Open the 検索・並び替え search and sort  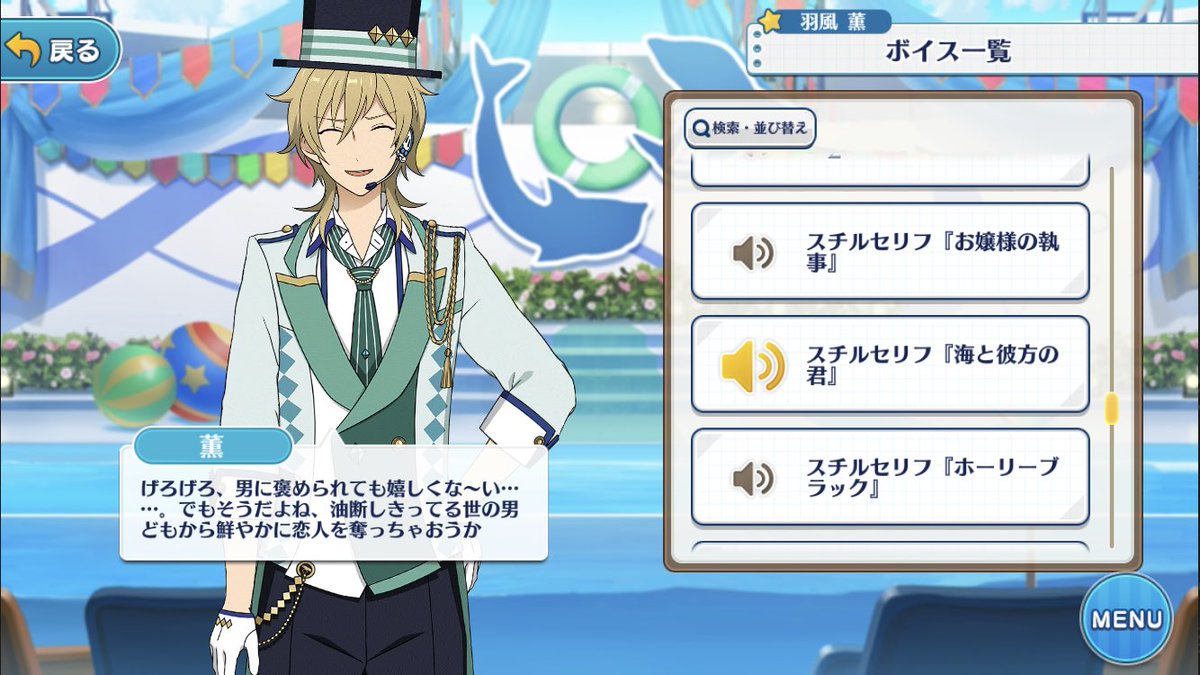[751, 128]
